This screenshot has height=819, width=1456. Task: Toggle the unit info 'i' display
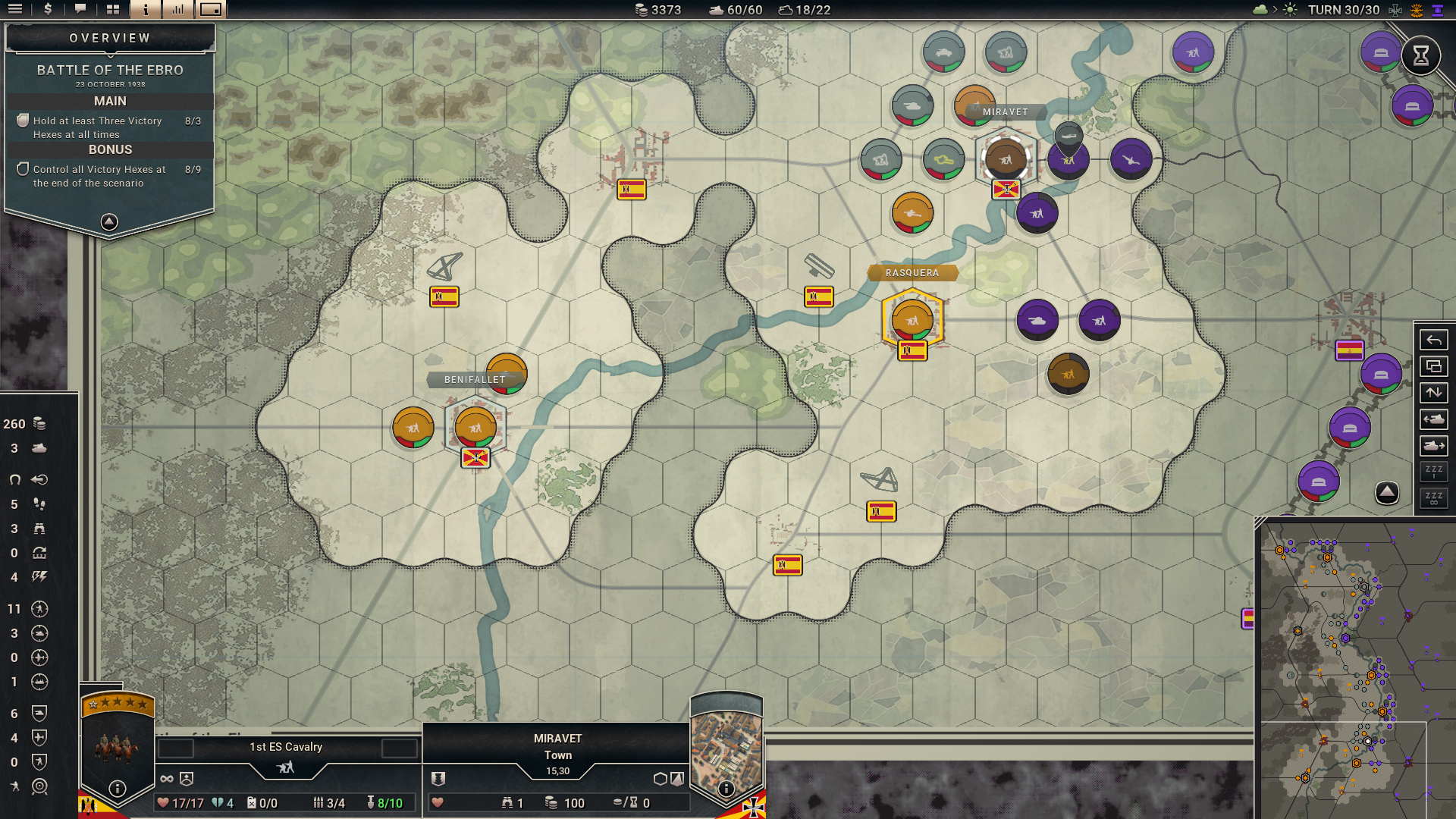pos(144,10)
